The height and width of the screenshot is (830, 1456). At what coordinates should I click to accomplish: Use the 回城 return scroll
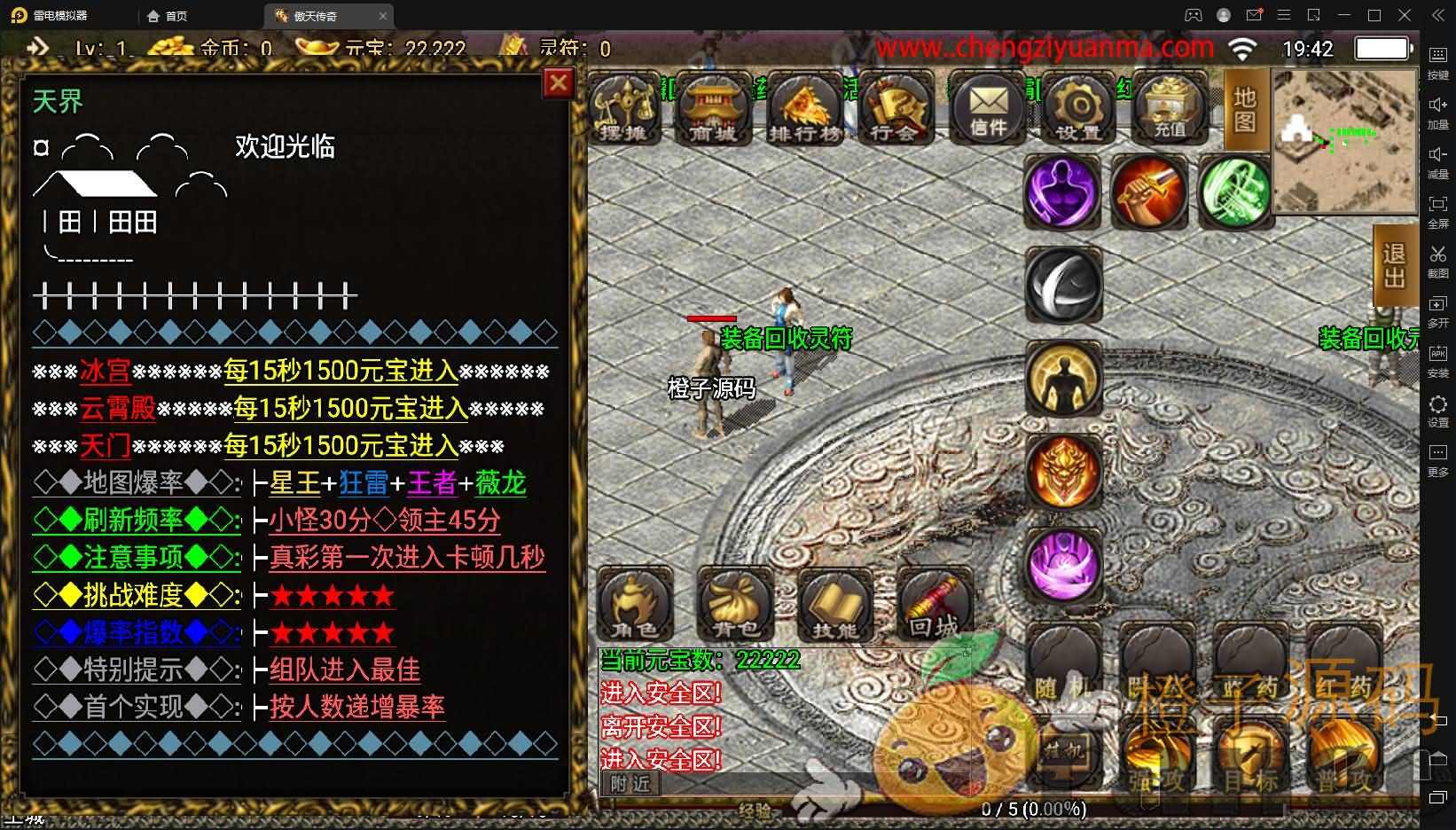point(935,605)
